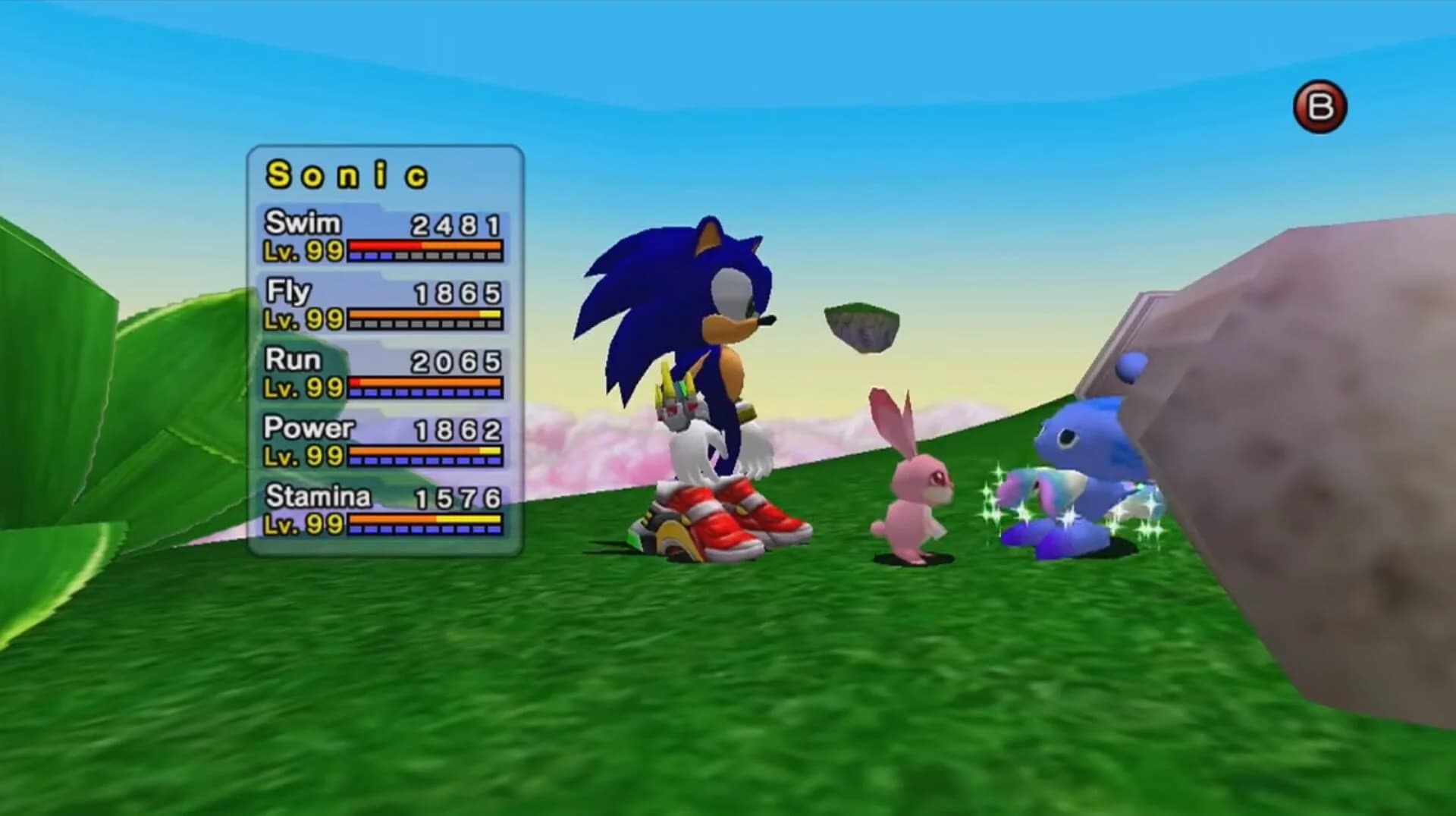Click the Swim Lv. 99 label
The height and width of the screenshot is (816, 1456).
pos(301,251)
